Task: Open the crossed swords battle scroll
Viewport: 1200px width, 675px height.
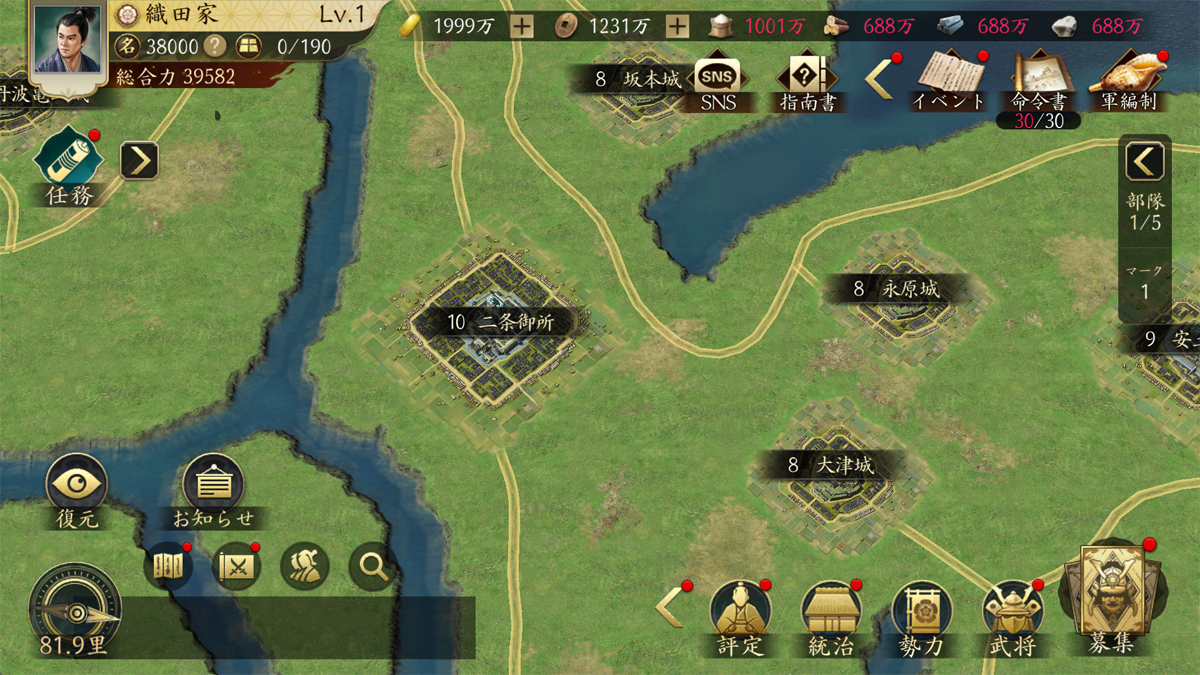Action: pos(238,568)
